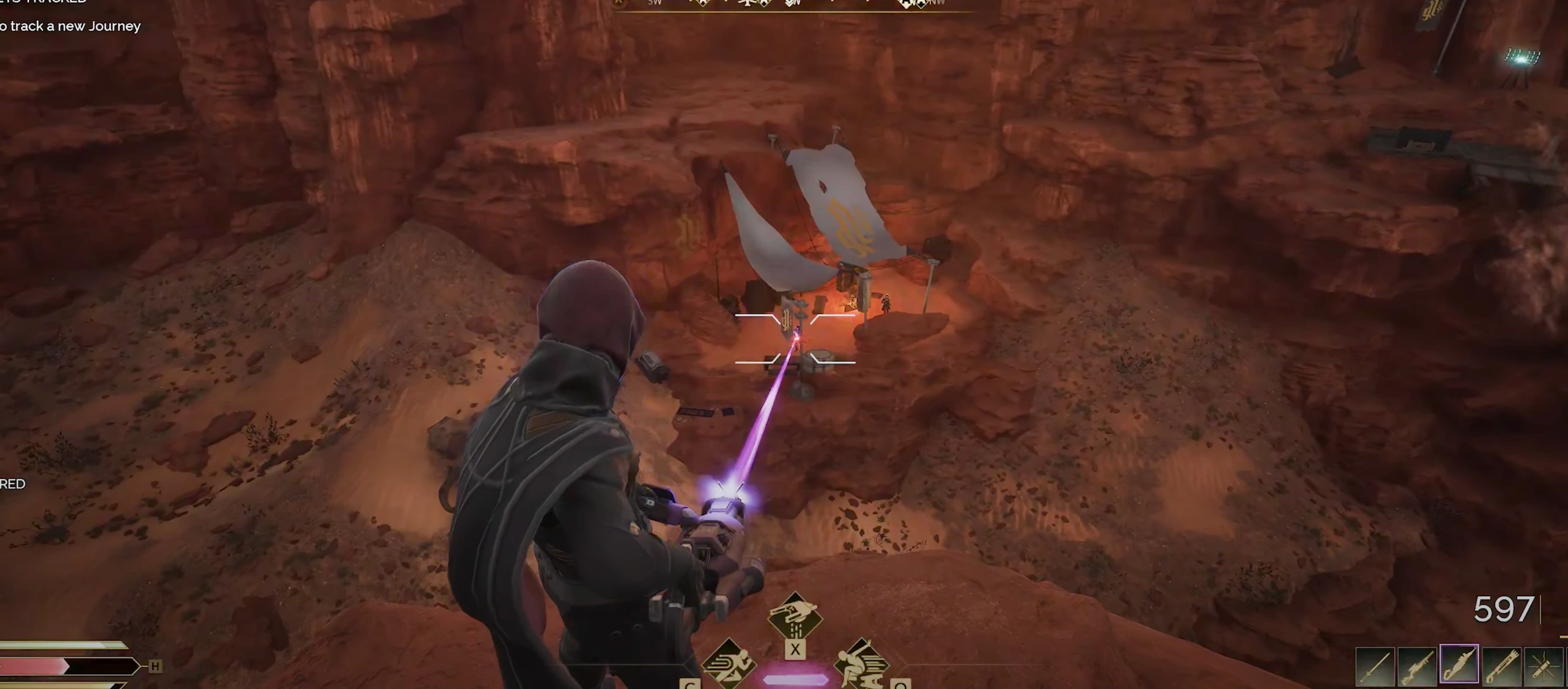Click the RED tracking label on the left edge
The height and width of the screenshot is (689, 1568).
point(11,483)
